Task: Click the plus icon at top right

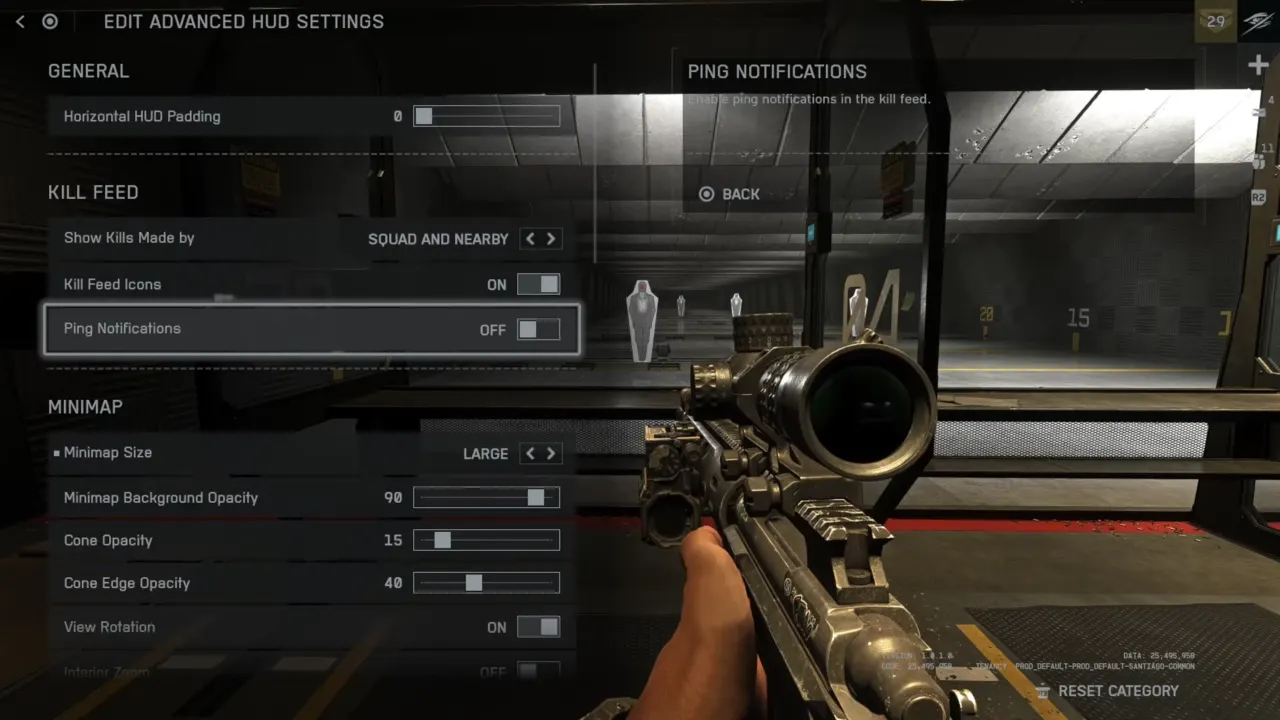Action: coord(1258,66)
